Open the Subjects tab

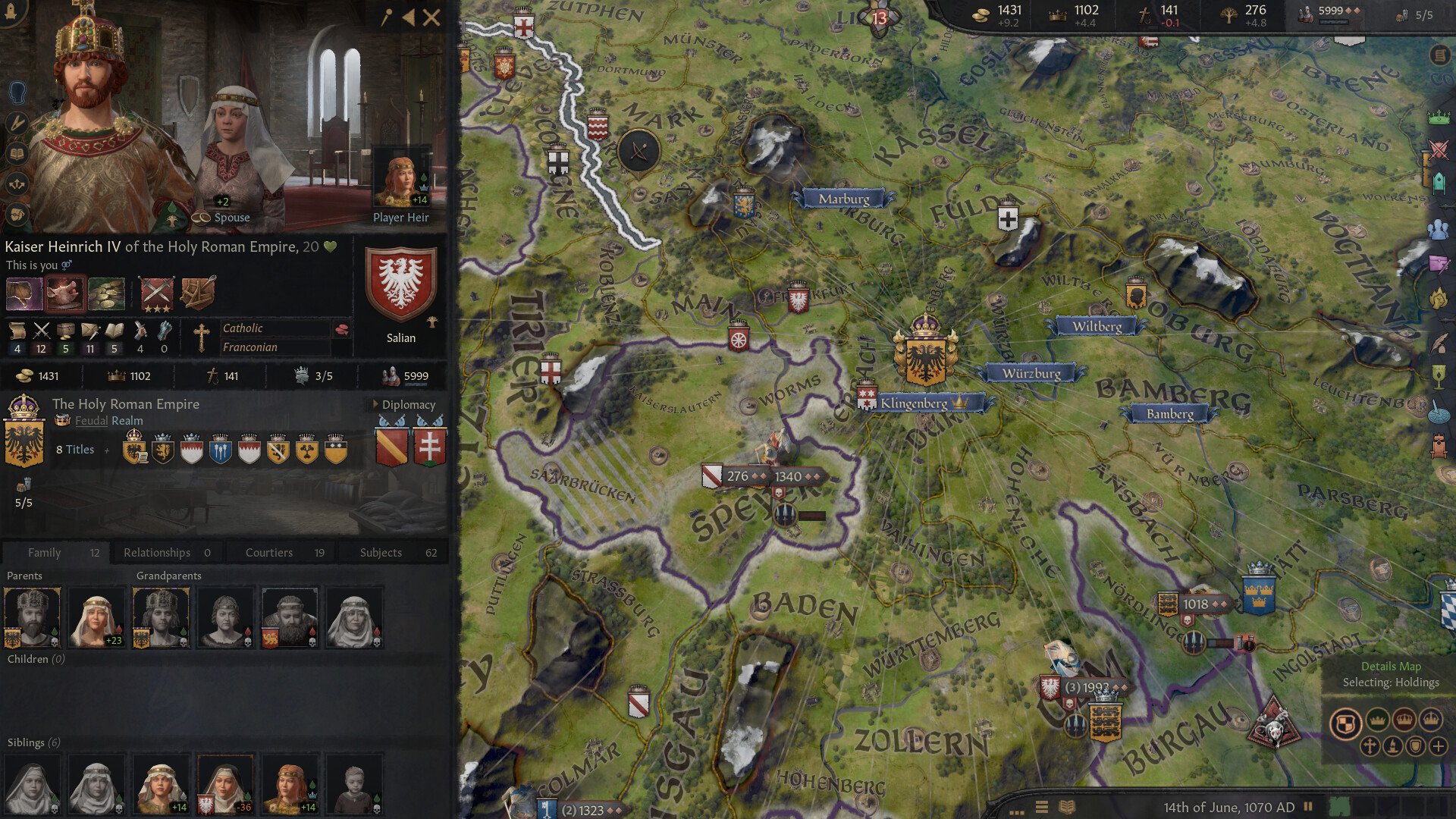coord(380,552)
